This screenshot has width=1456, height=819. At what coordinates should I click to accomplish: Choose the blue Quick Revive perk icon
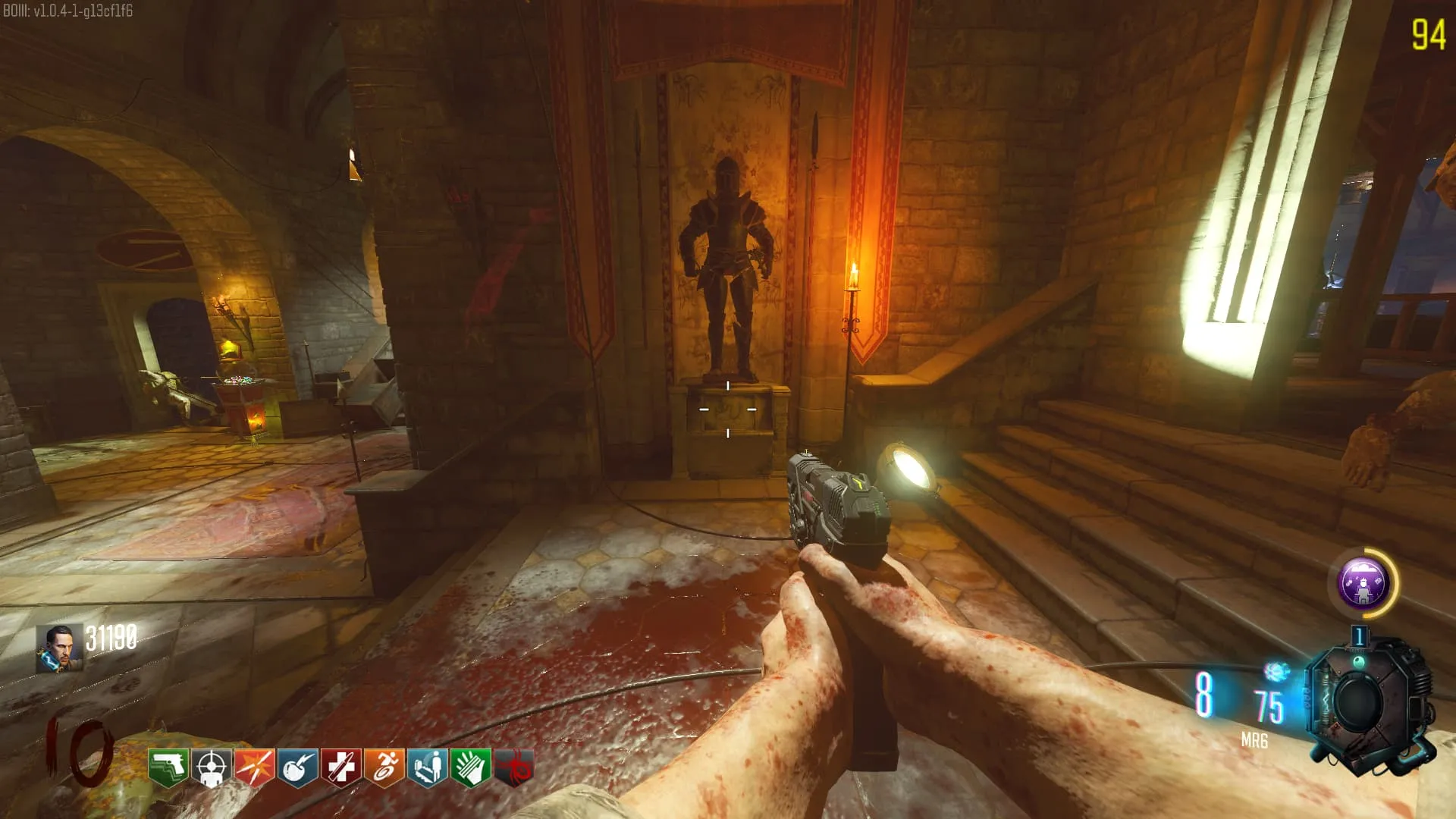pyautogui.click(x=428, y=767)
